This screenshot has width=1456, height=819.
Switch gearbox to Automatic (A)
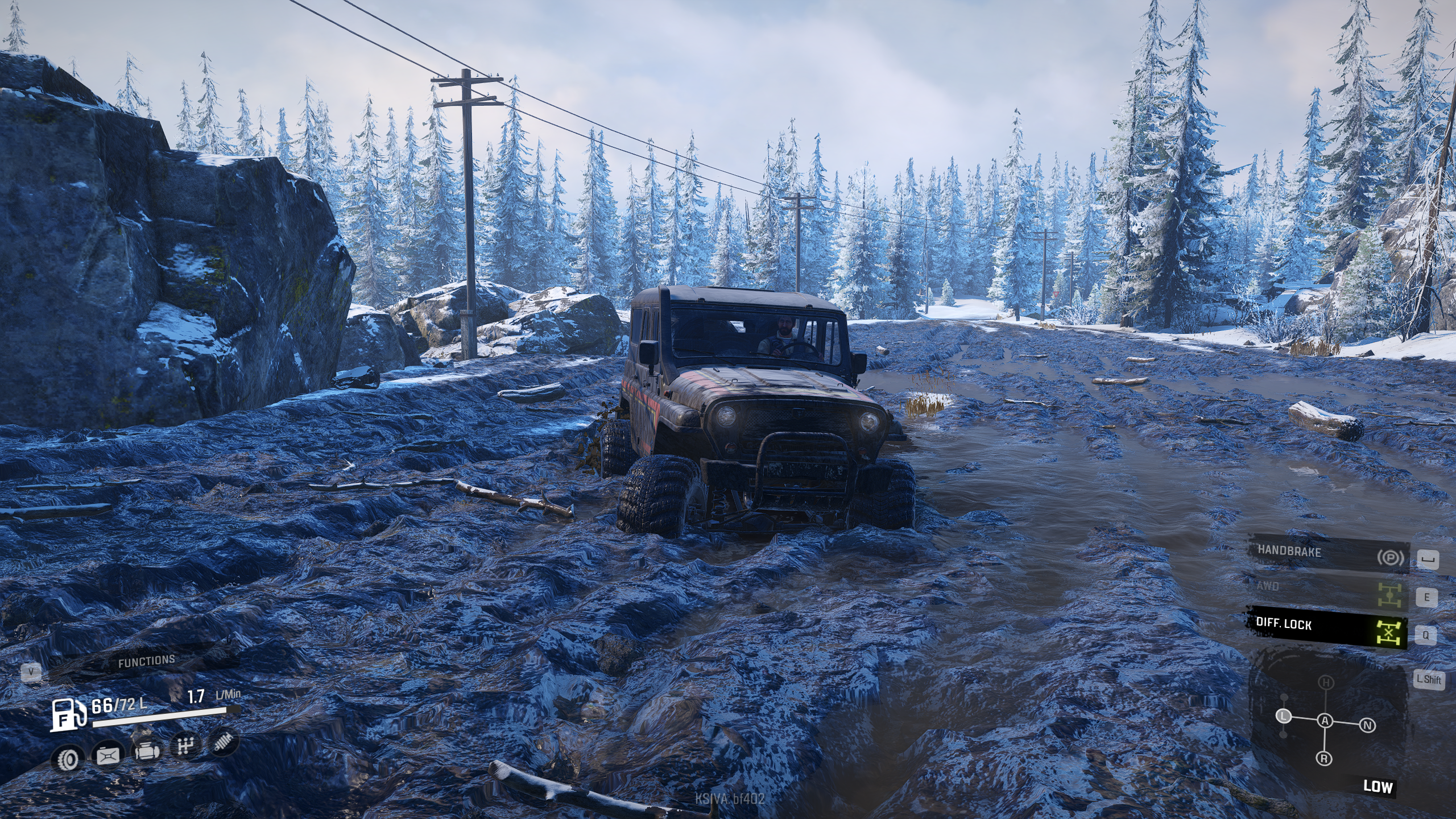[1325, 721]
